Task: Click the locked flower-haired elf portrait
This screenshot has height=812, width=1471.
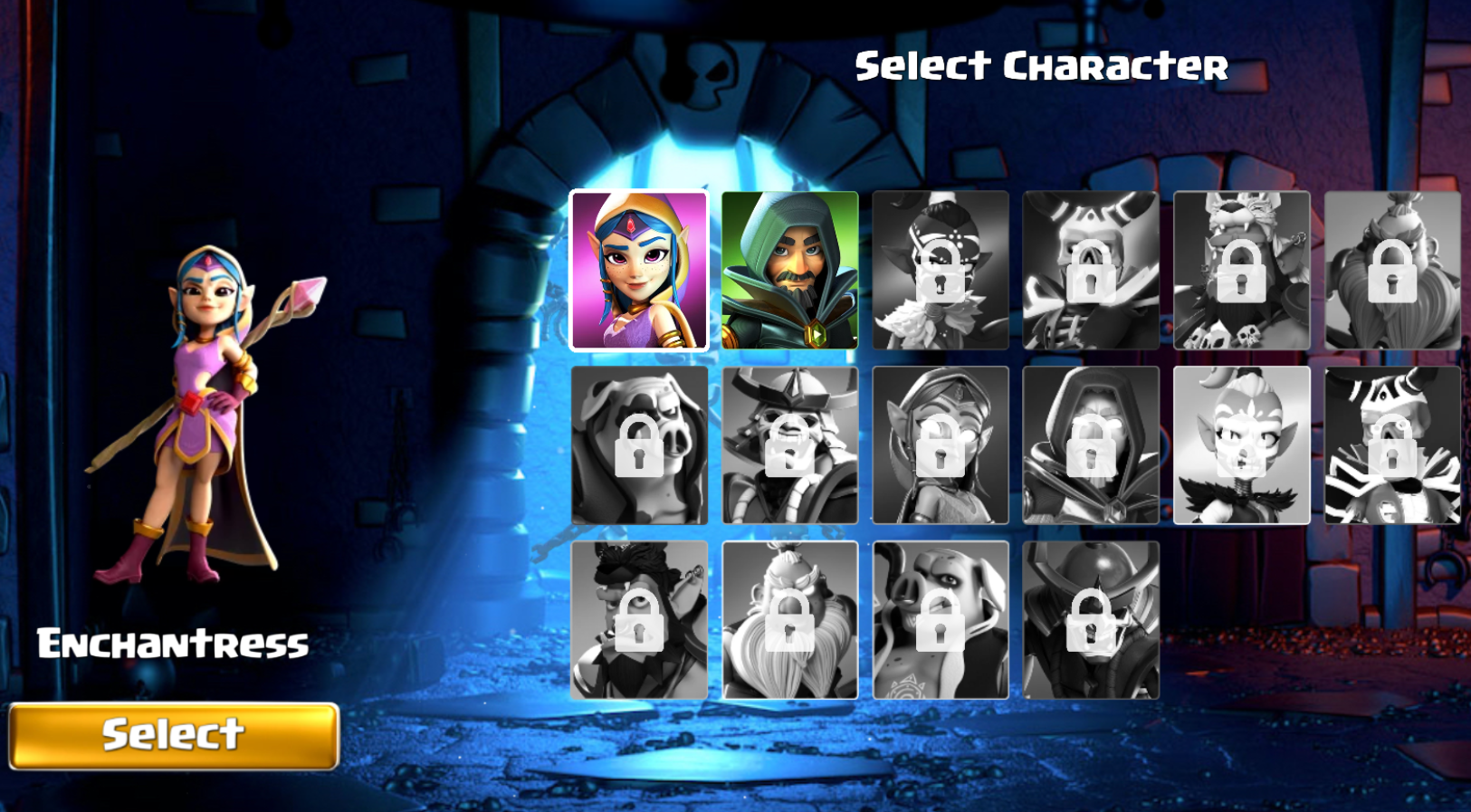Action: coord(940,270)
